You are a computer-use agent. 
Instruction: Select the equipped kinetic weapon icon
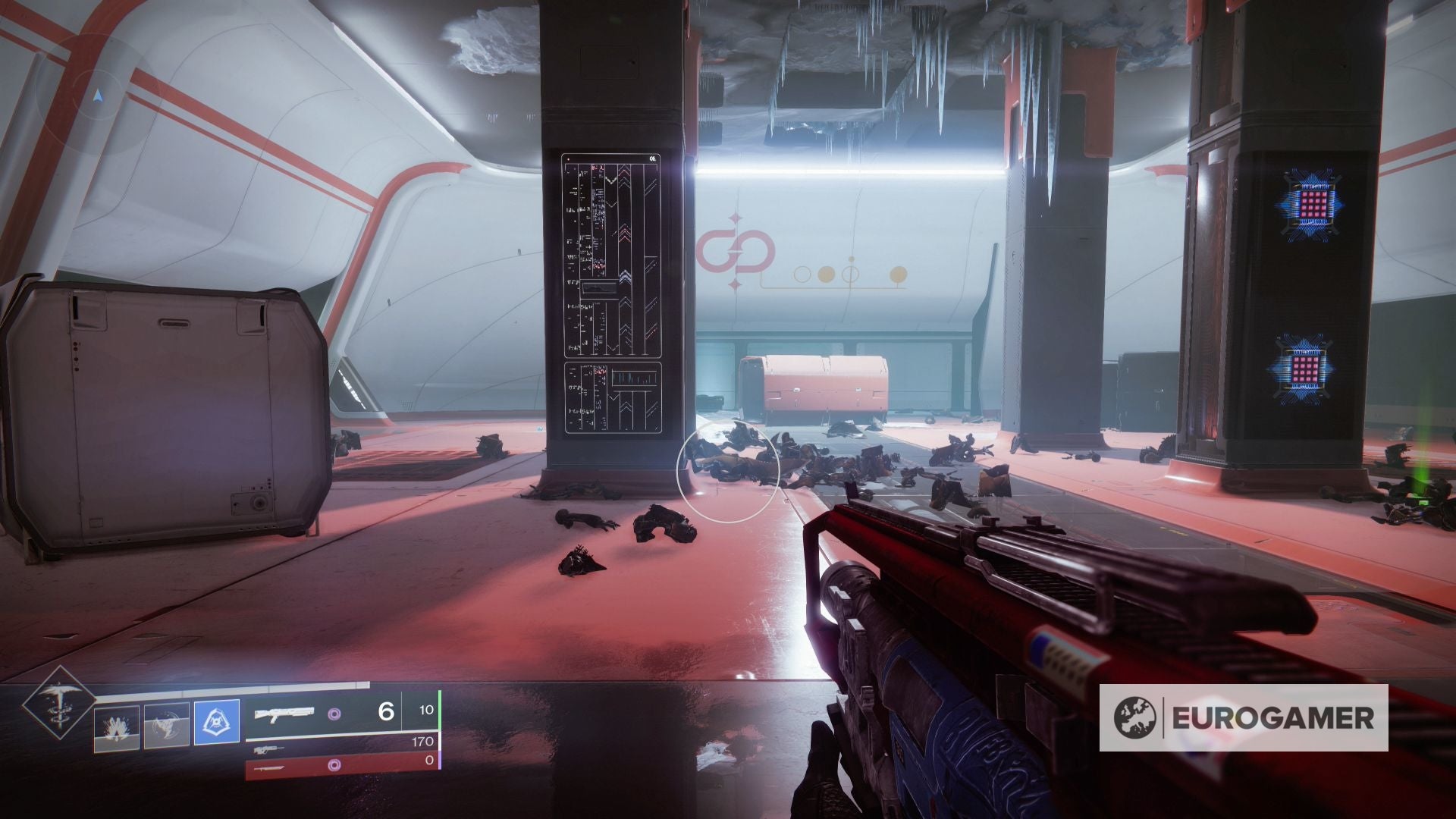coord(284,715)
